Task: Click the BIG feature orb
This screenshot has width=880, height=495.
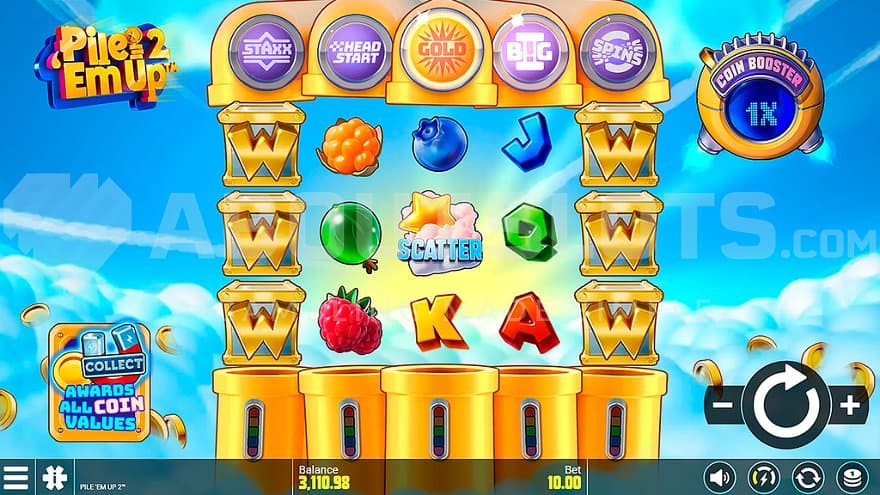Action: tap(527, 51)
